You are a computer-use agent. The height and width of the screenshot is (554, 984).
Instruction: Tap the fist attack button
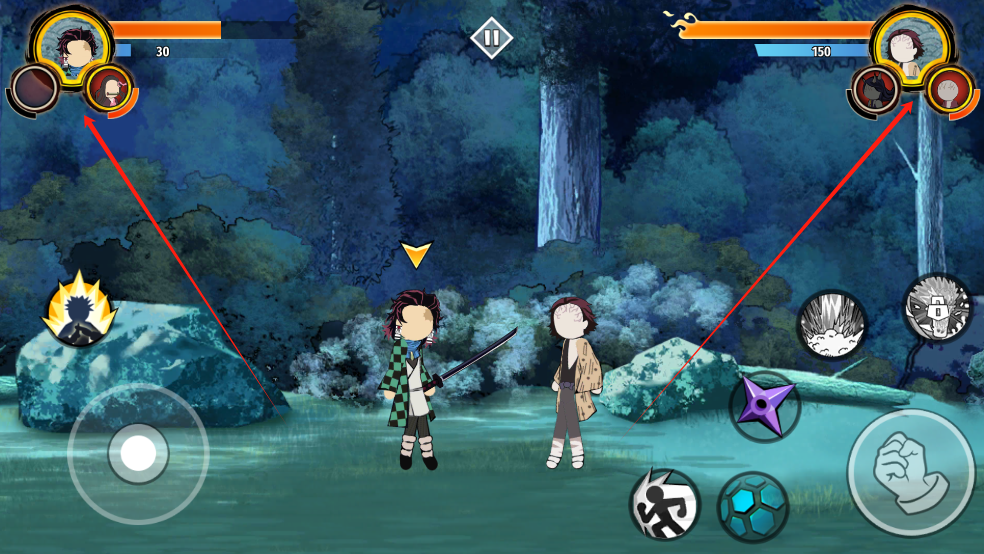(x=910, y=471)
